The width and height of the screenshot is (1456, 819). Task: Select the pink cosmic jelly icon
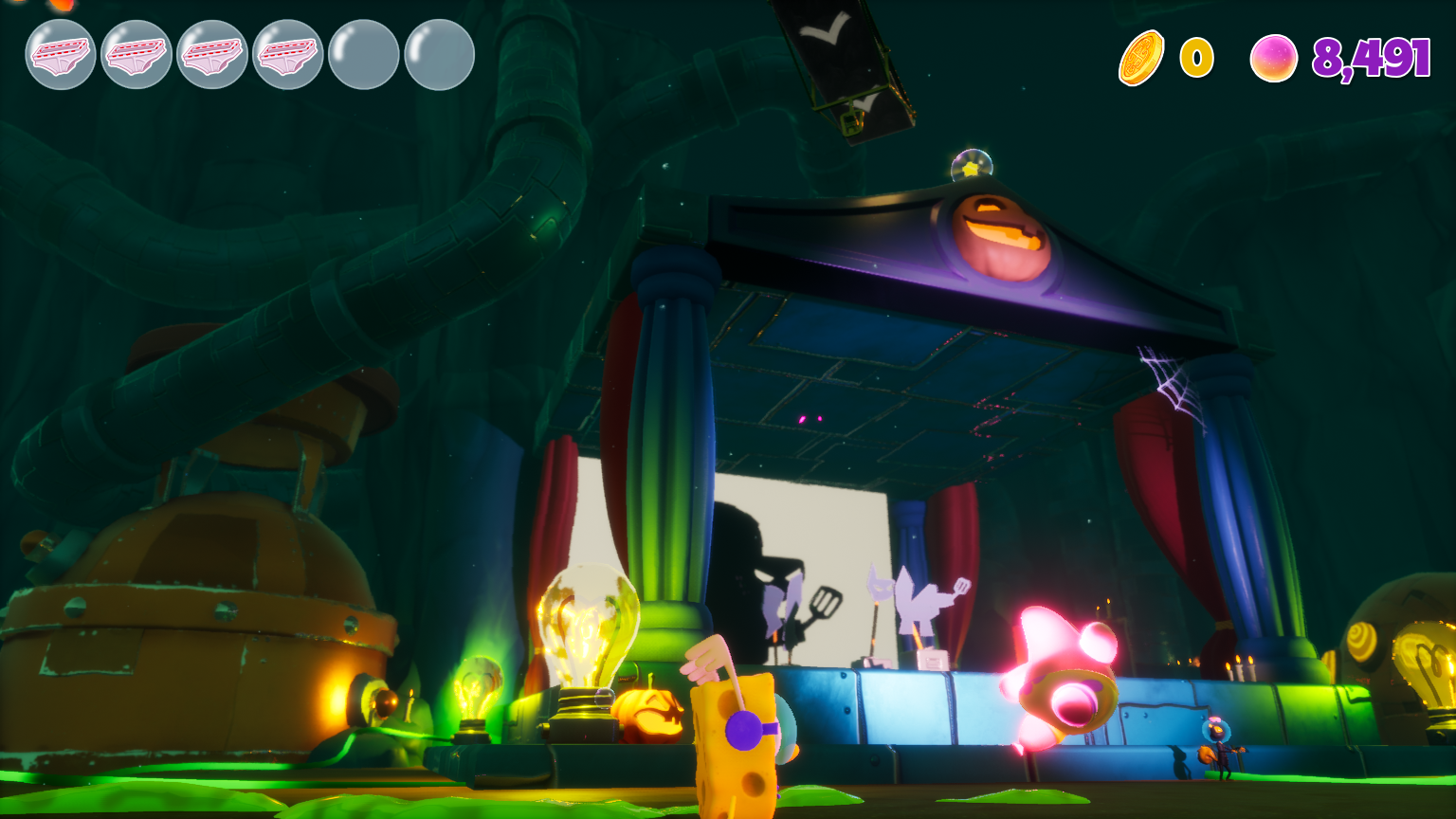coord(1274,58)
